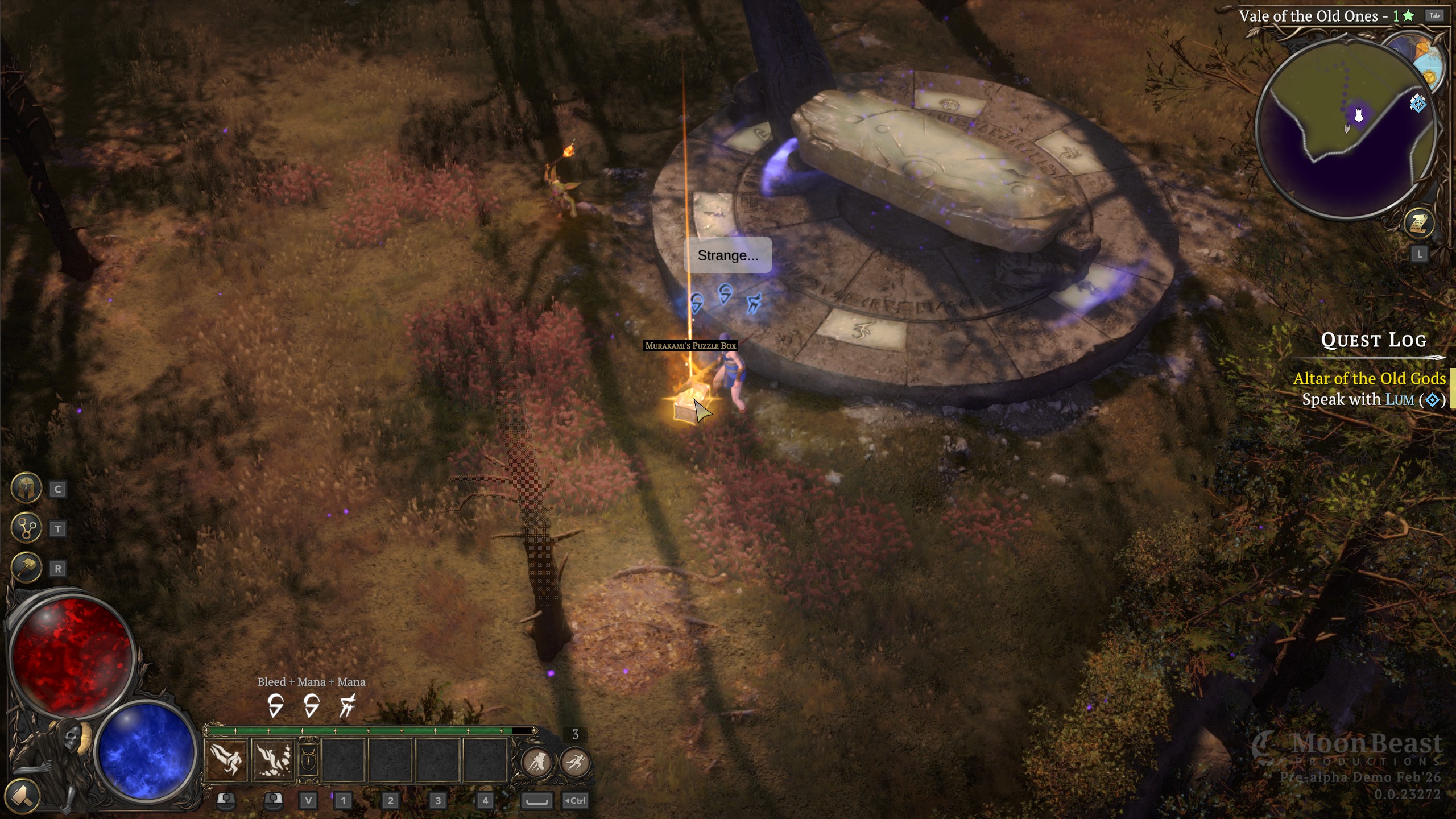The width and height of the screenshot is (1456, 819).
Task: Select the Altar of the Old Gods quest
Action: (x=1369, y=379)
